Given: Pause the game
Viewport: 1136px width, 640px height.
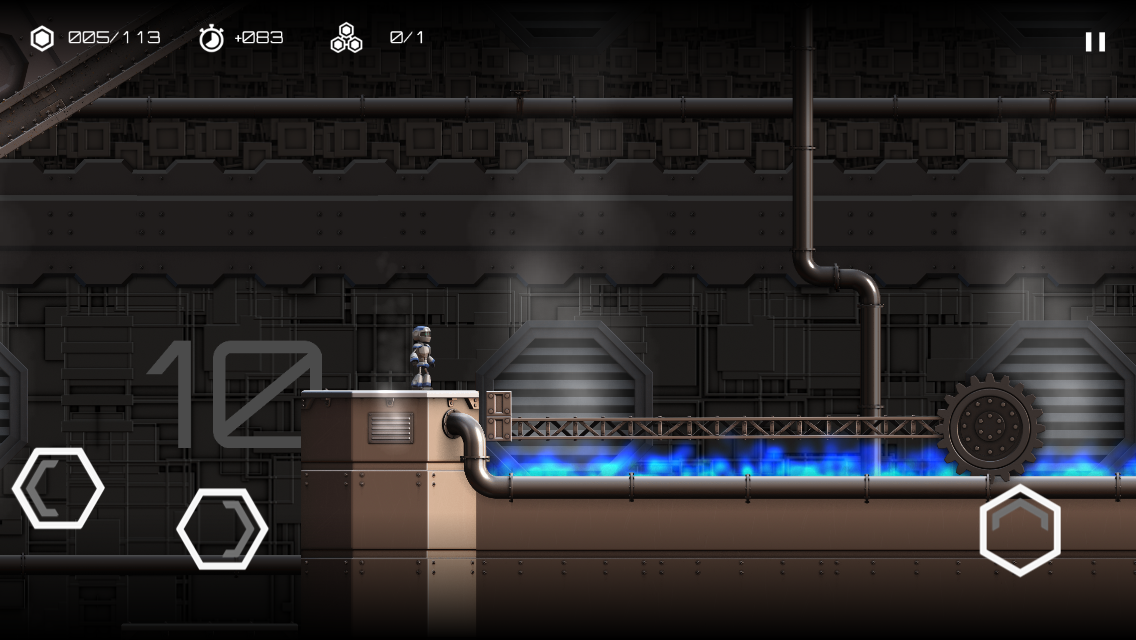Looking at the screenshot, I should click(1095, 41).
